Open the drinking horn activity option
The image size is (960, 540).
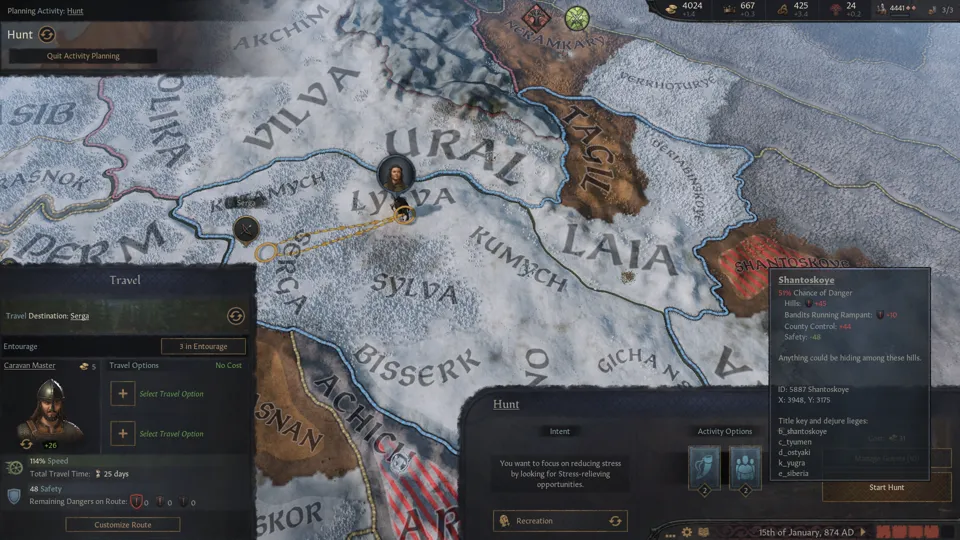704,466
